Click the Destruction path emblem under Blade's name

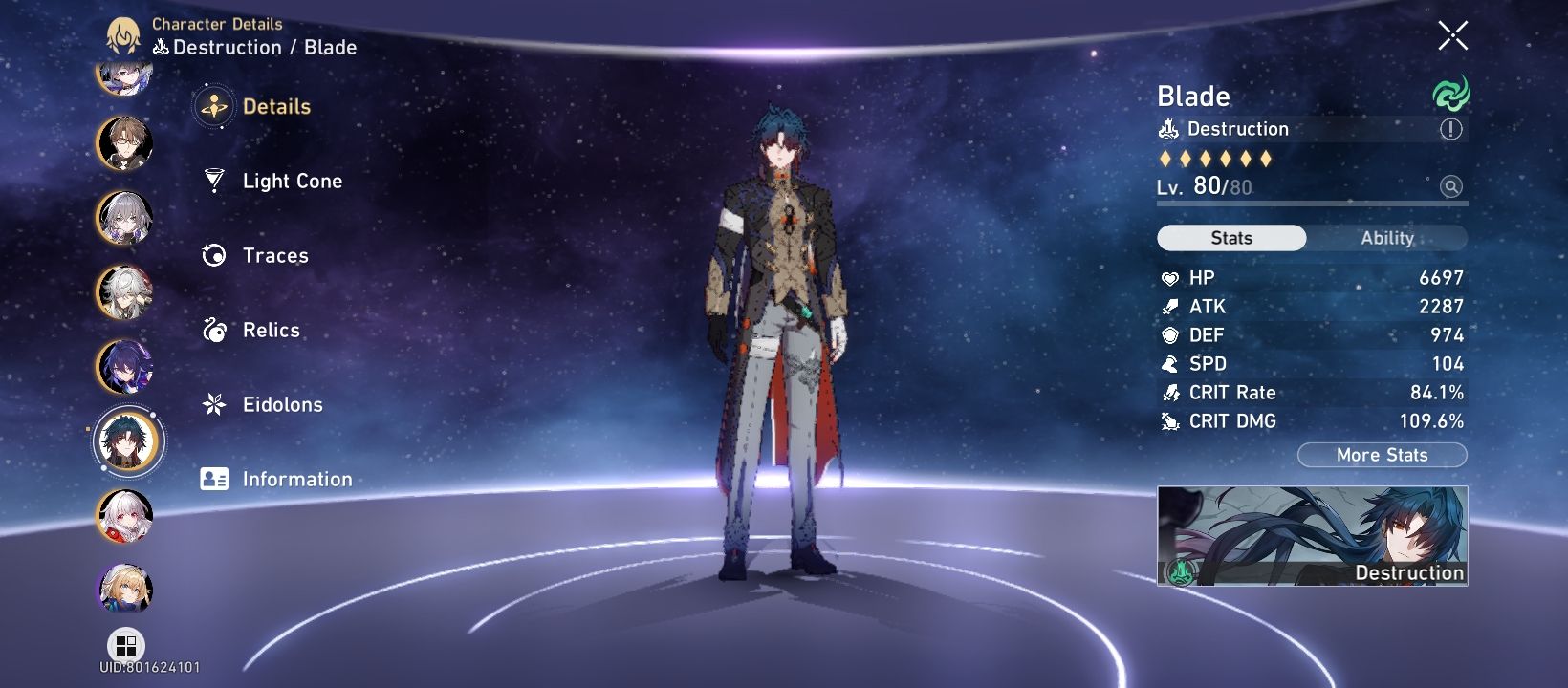[x=1168, y=127]
